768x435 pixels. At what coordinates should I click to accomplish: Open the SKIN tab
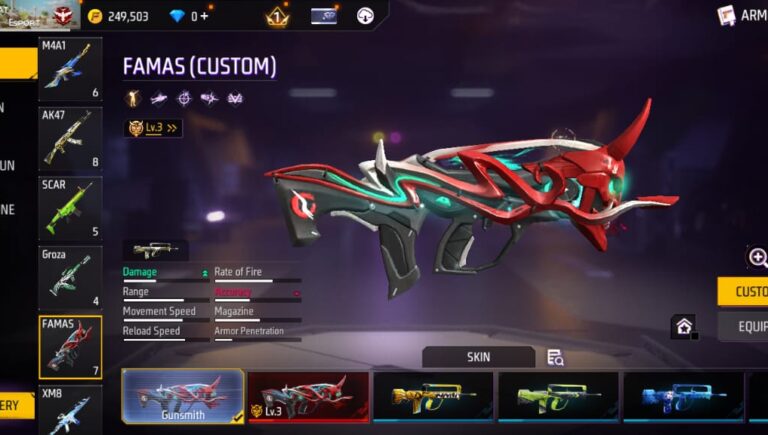click(x=478, y=357)
